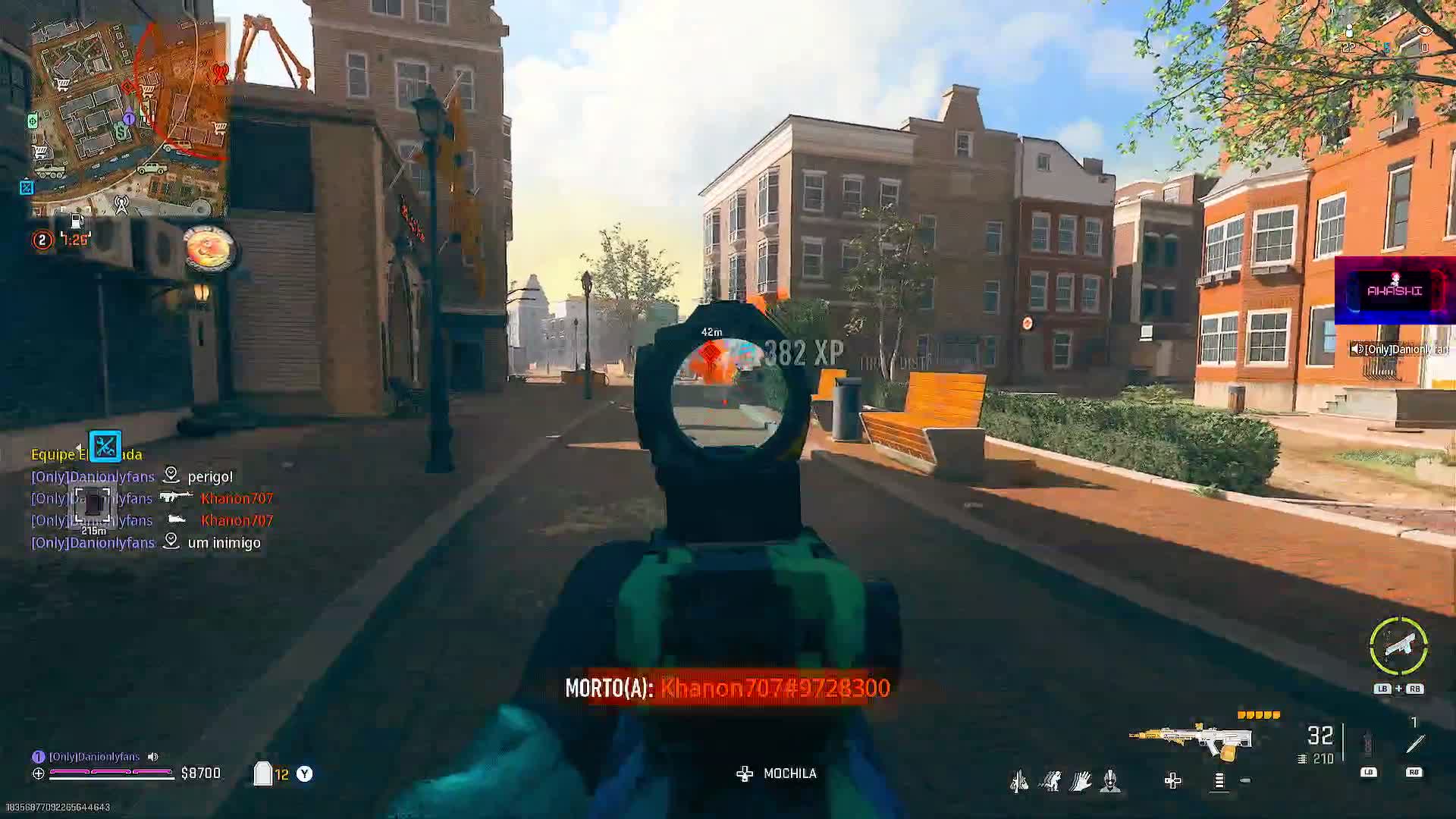Click squad member [Only]Danionlyfans name above health bar
1456x819 pixels.
[x=94, y=757]
